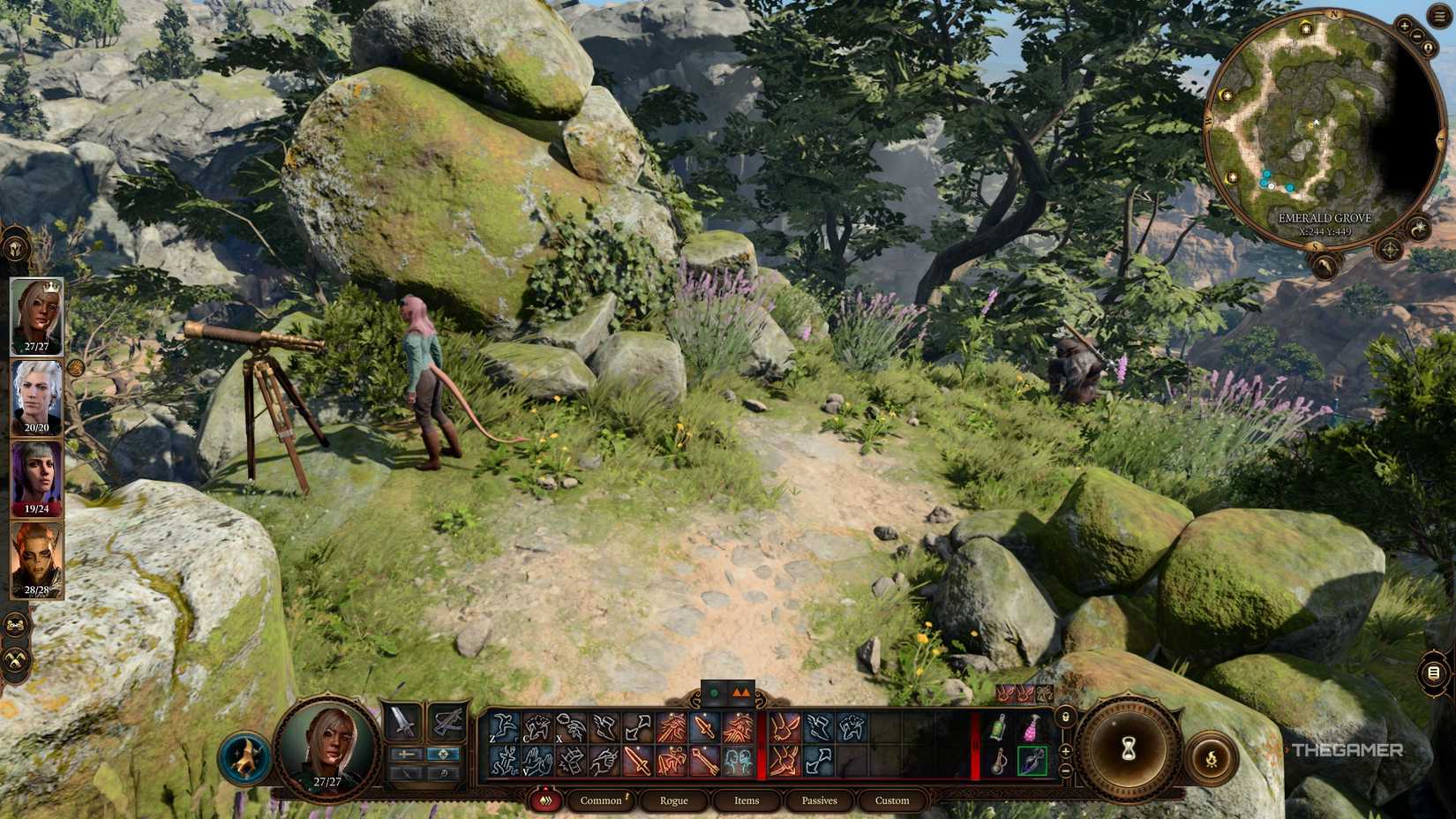The width and height of the screenshot is (1456, 819).
Task: Open camp with the campfire icon
Action: click(x=1212, y=756)
